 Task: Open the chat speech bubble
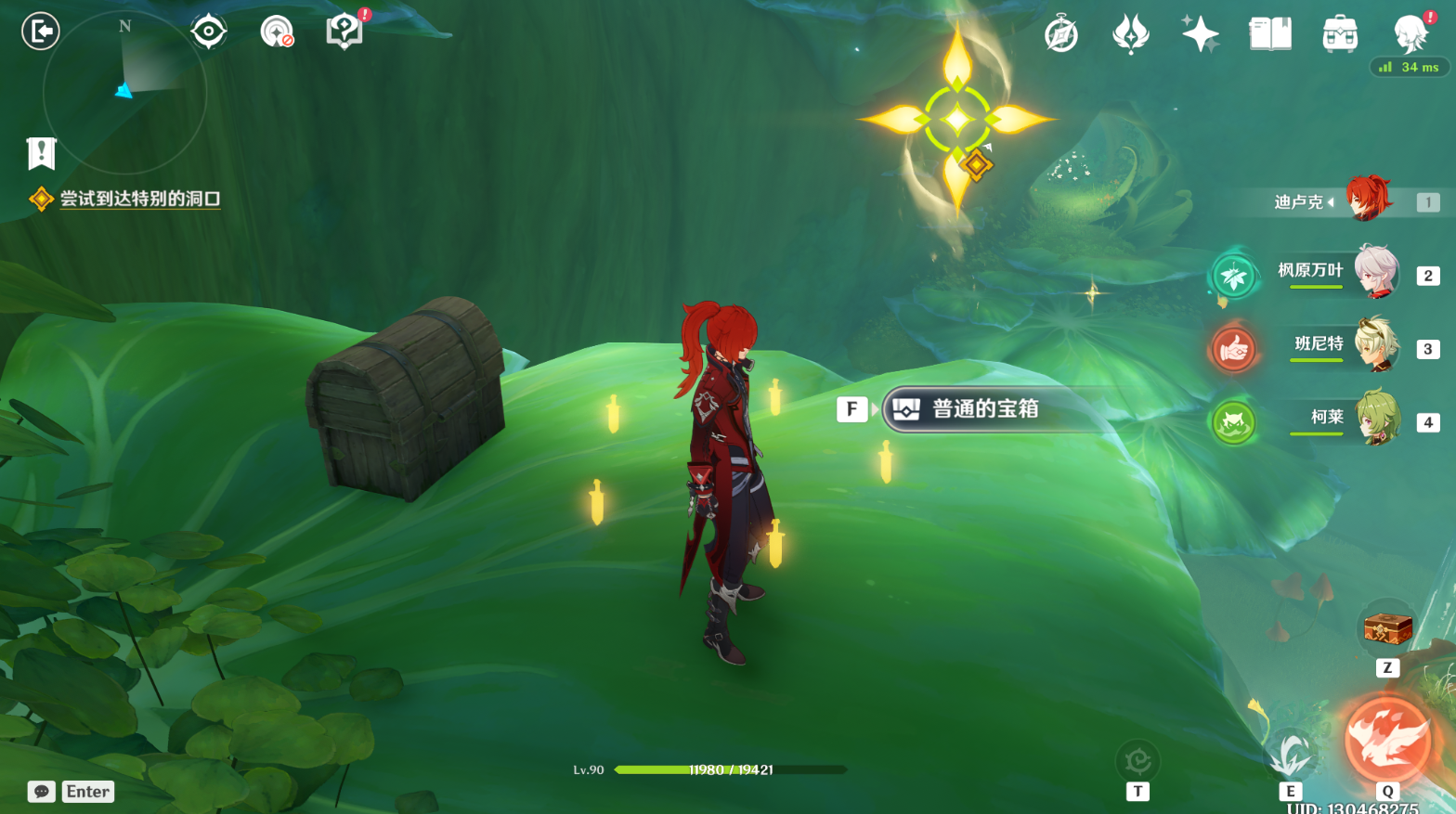[42, 792]
